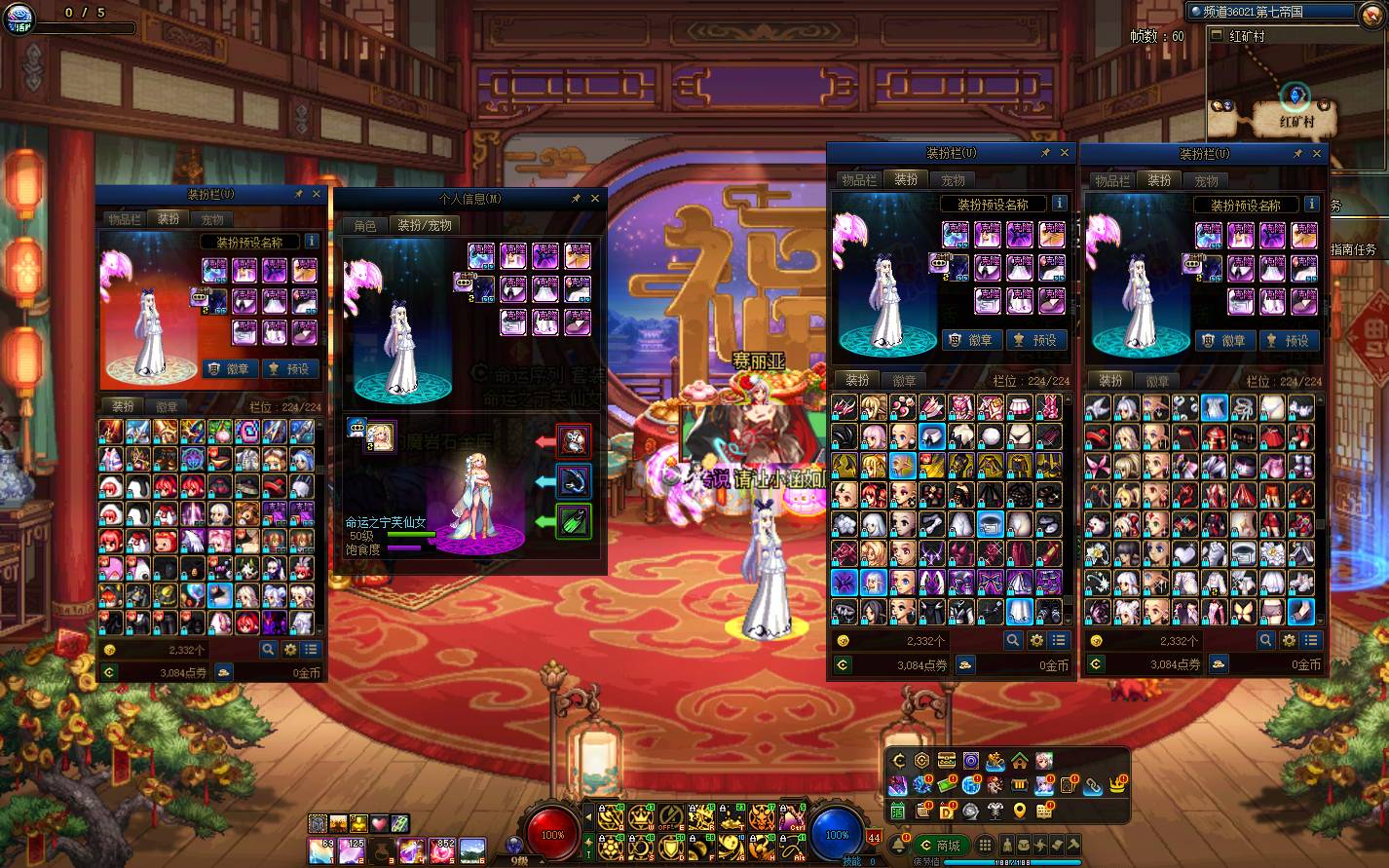Switch to the 角色 tab
Image resolution: width=1389 pixels, height=868 pixels.
click(x=365, y=225)
